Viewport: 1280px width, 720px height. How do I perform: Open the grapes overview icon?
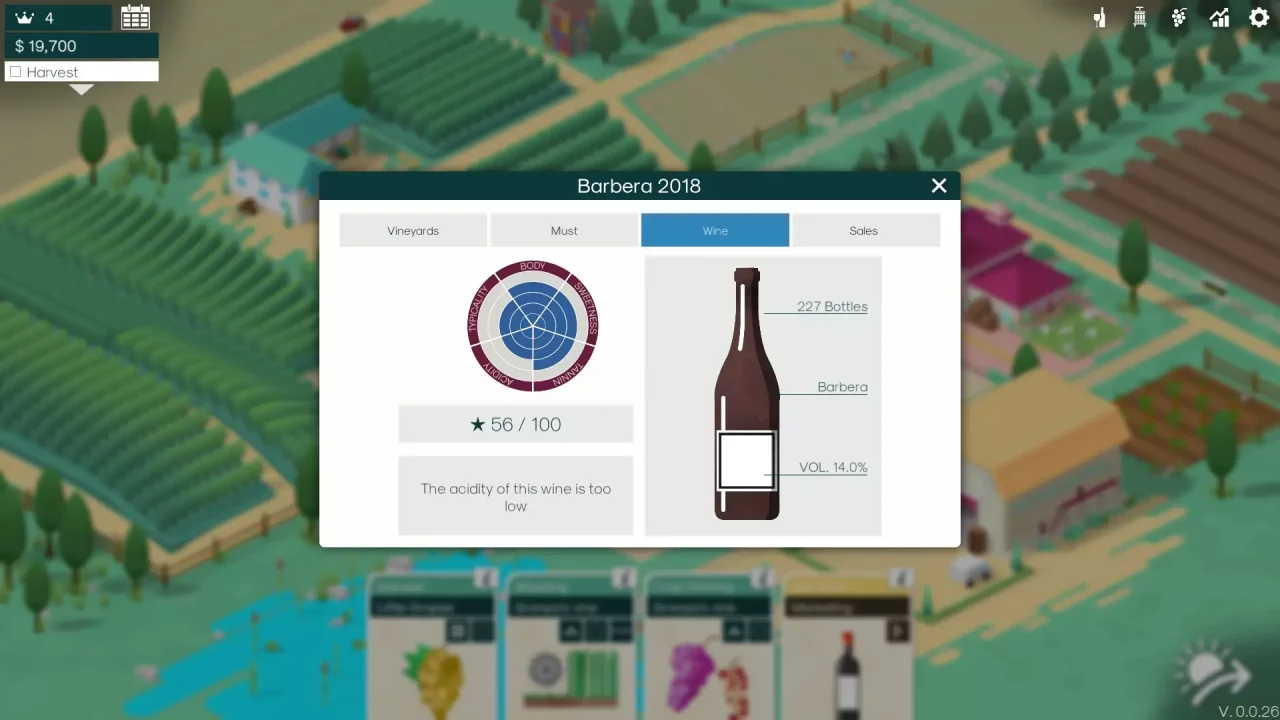pos(1179,17)
